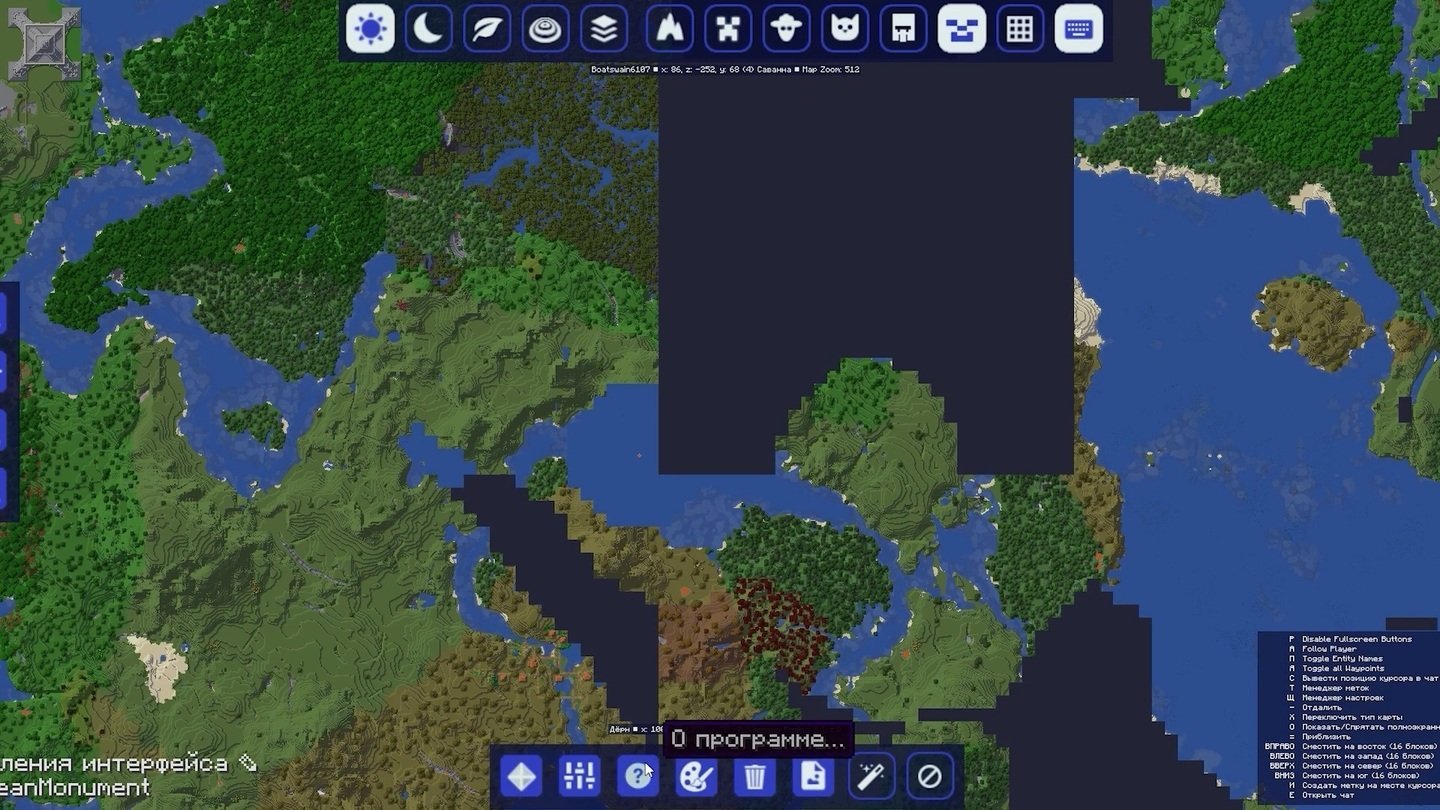
Task: Click the mountain cave-mode icon
Action: coord(669,29)
